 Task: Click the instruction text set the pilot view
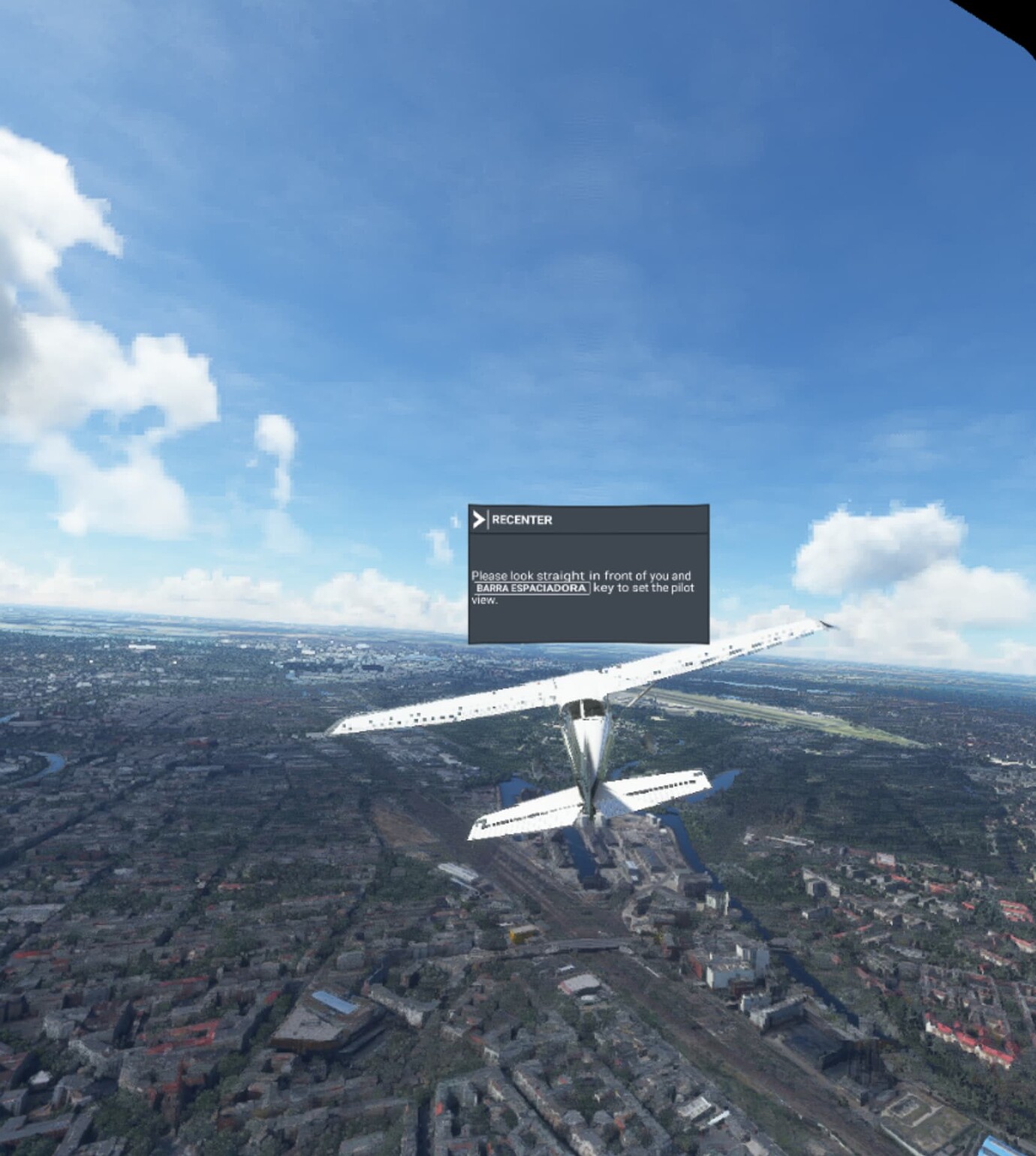(x=653, y=590)
